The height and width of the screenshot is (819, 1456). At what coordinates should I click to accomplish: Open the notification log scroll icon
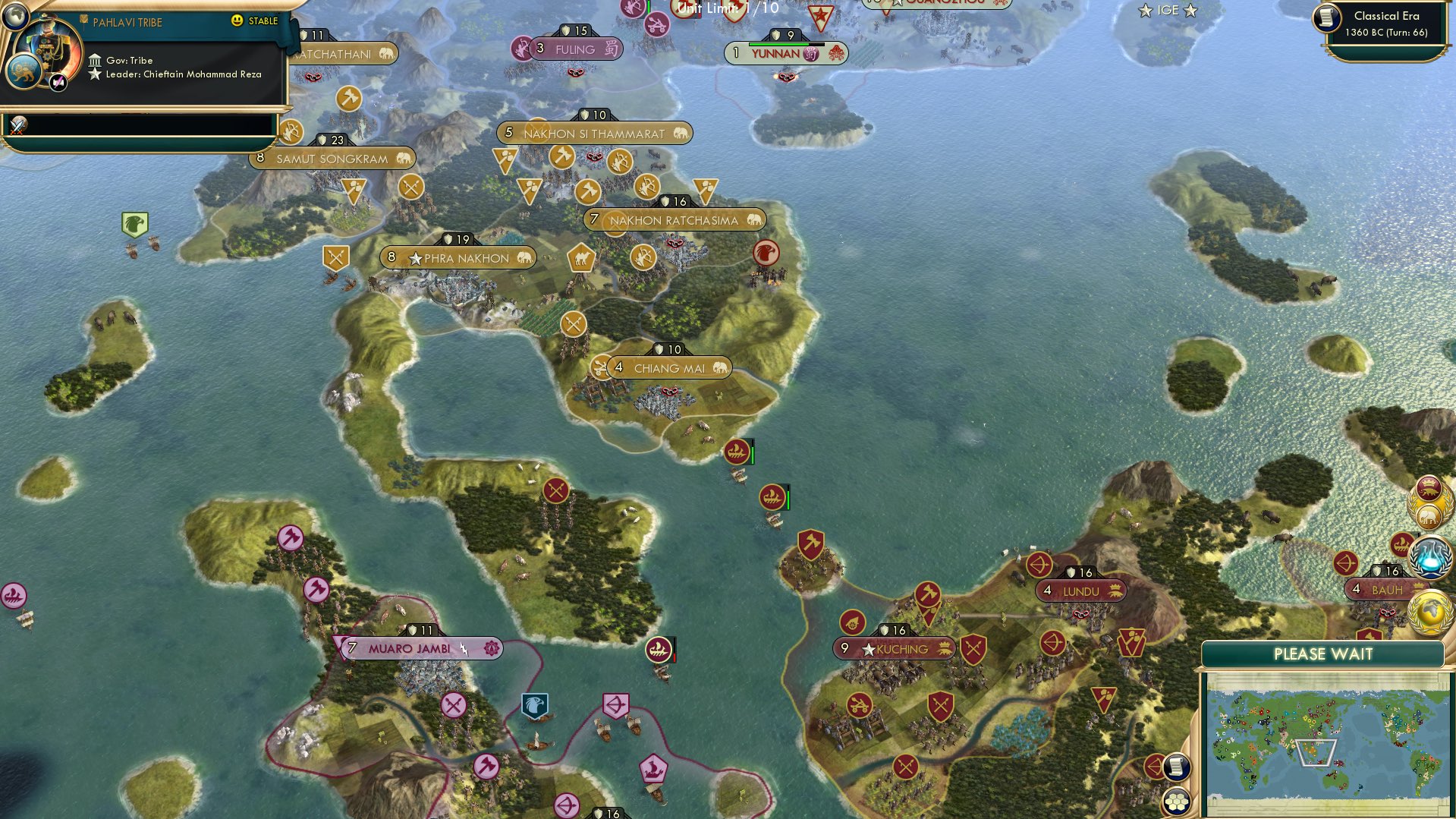pos(1177,767)
